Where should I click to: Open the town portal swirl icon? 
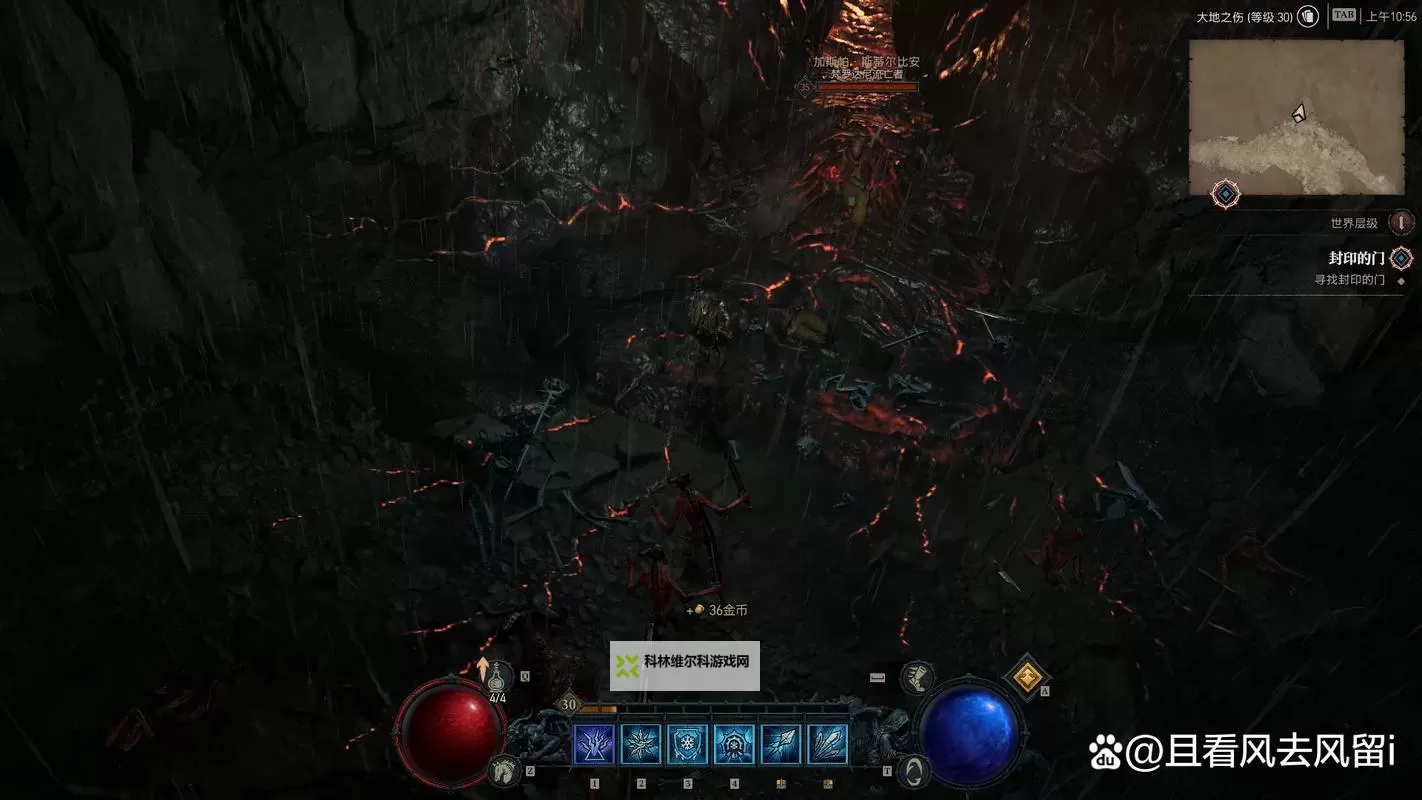point(912,770)
